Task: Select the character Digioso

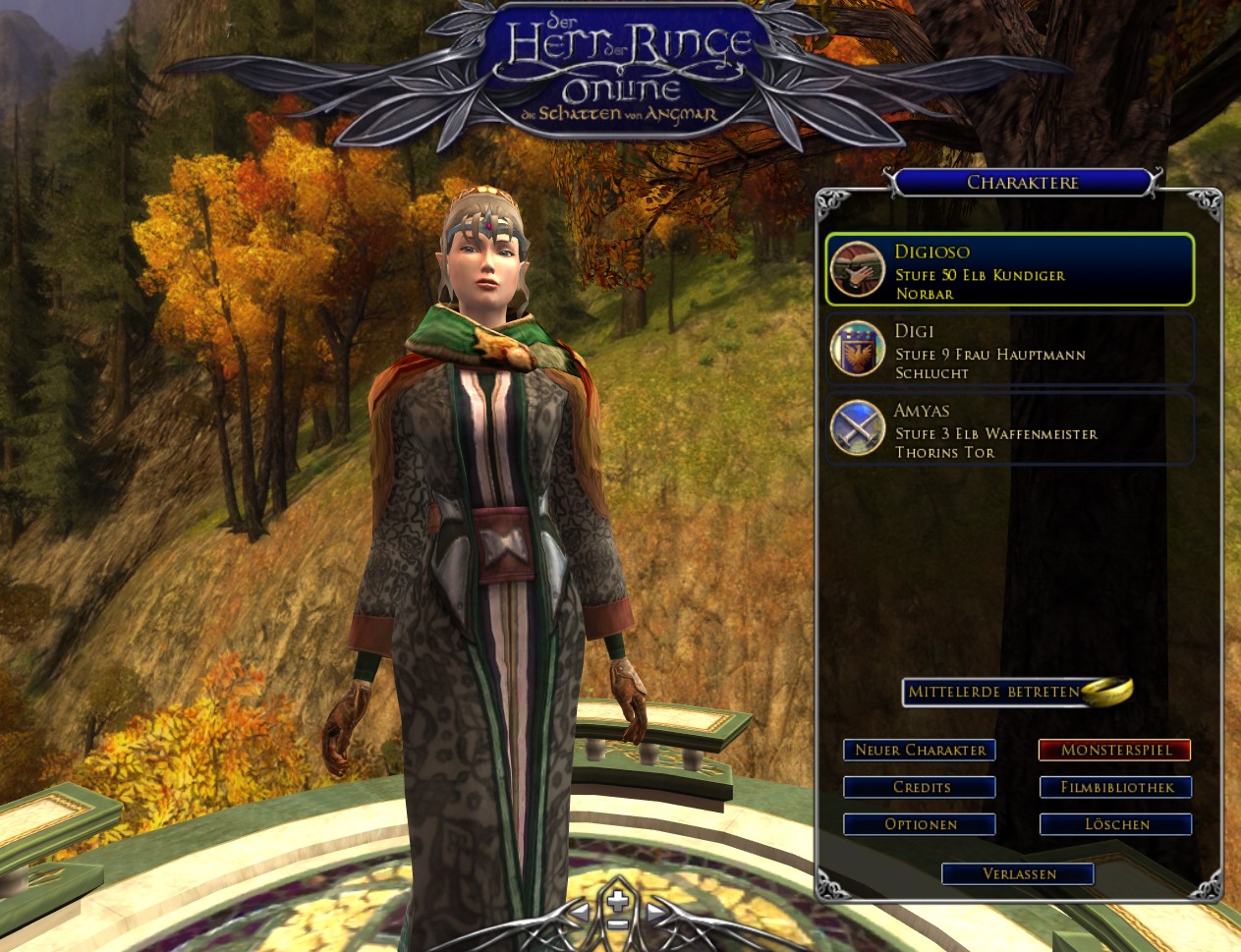Action: [1009, 270]
